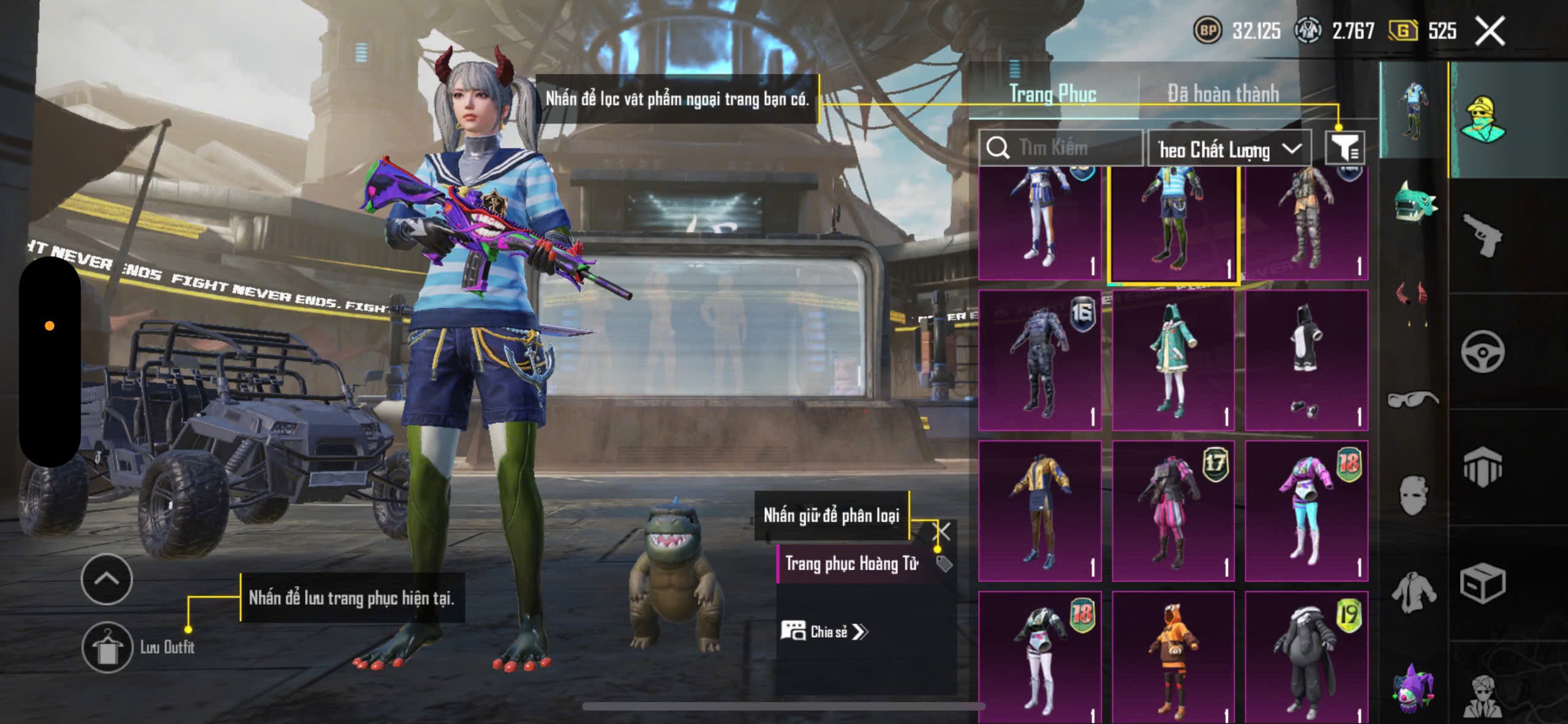Switch to the Trang Phục tab

1052,94
